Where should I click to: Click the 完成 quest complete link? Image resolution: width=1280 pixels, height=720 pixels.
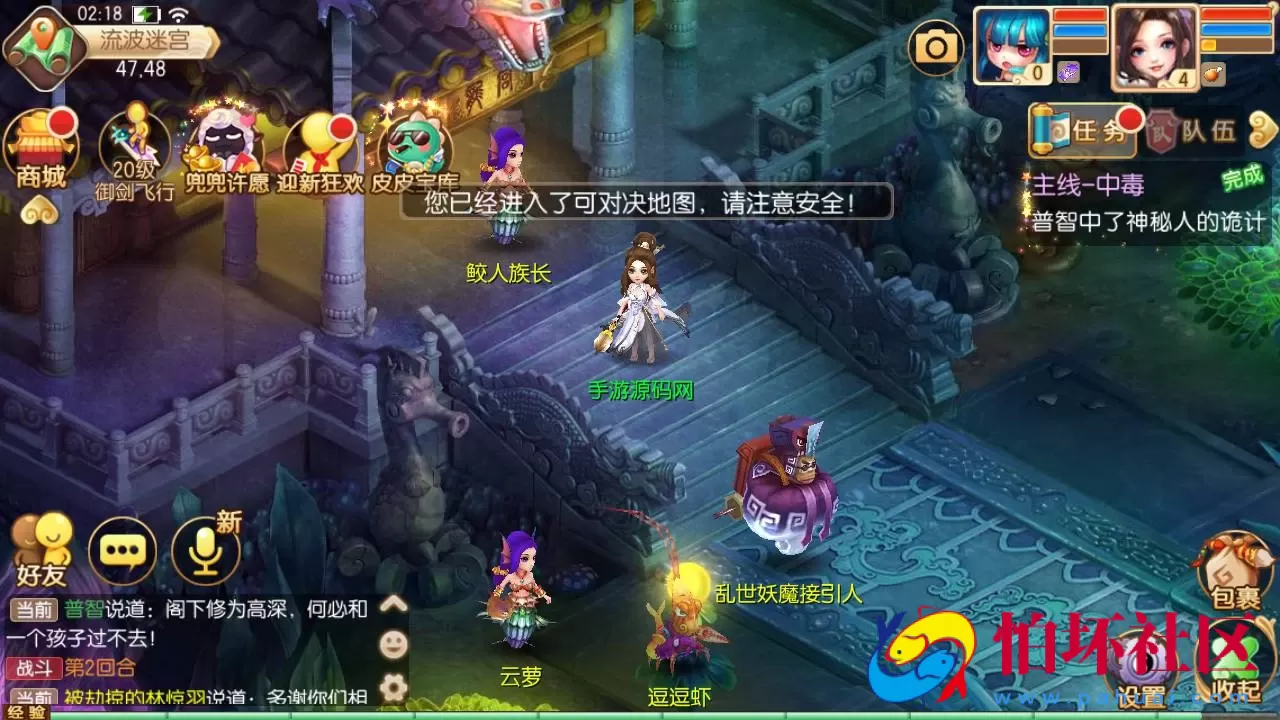click(1239, 181)
